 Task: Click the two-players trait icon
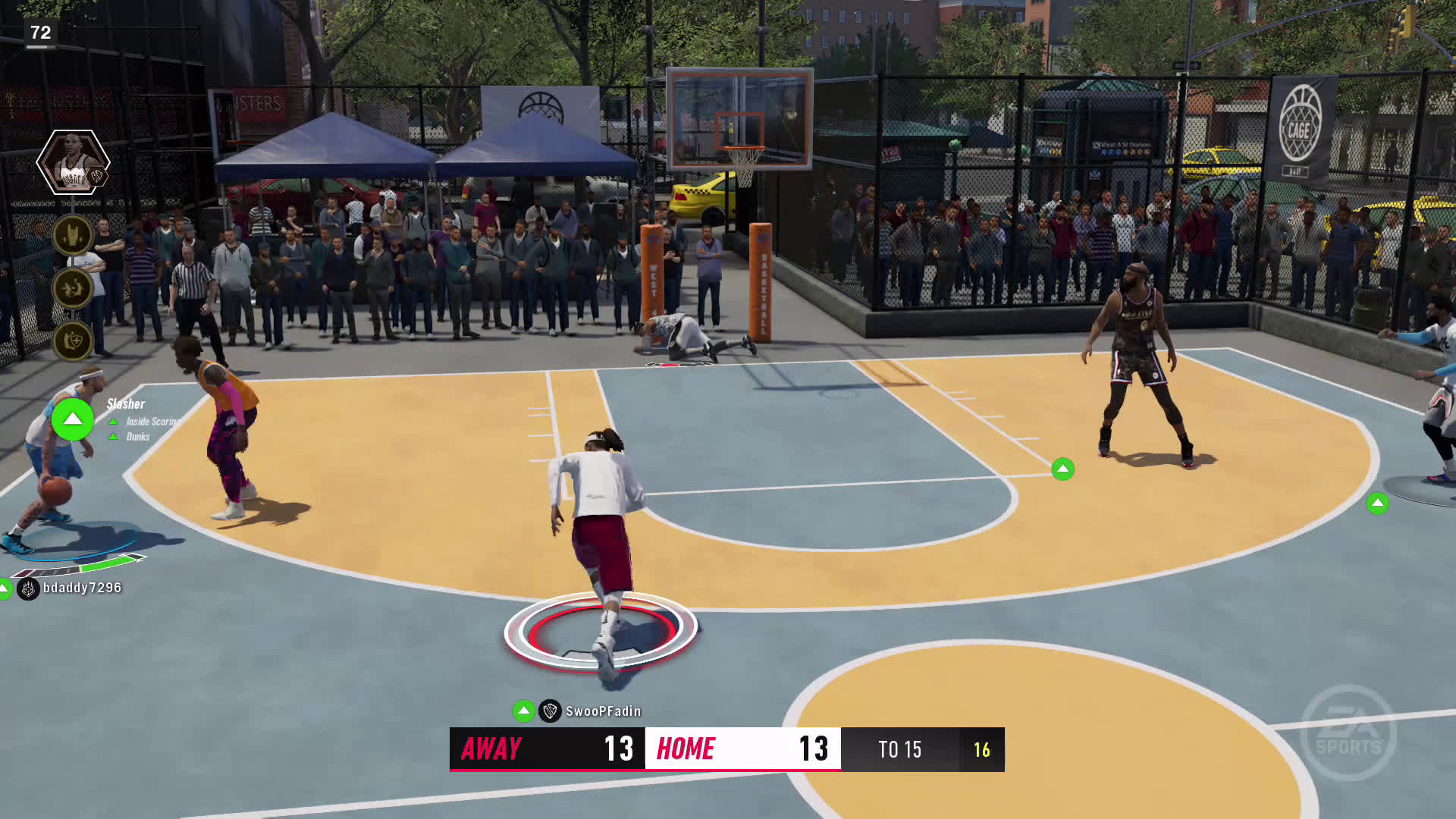(73, 288)
